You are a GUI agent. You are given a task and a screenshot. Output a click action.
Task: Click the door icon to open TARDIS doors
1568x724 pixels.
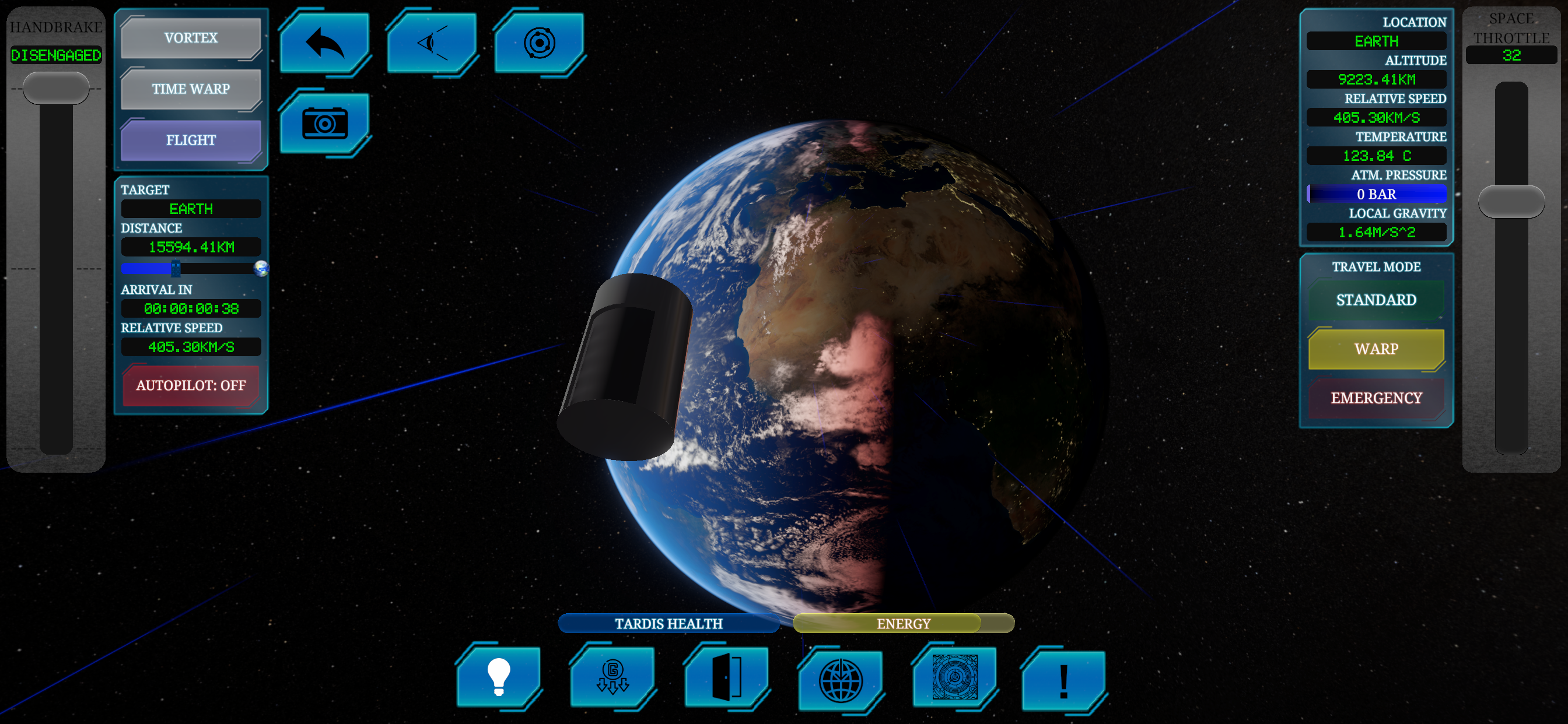click(x=726, y=679)
